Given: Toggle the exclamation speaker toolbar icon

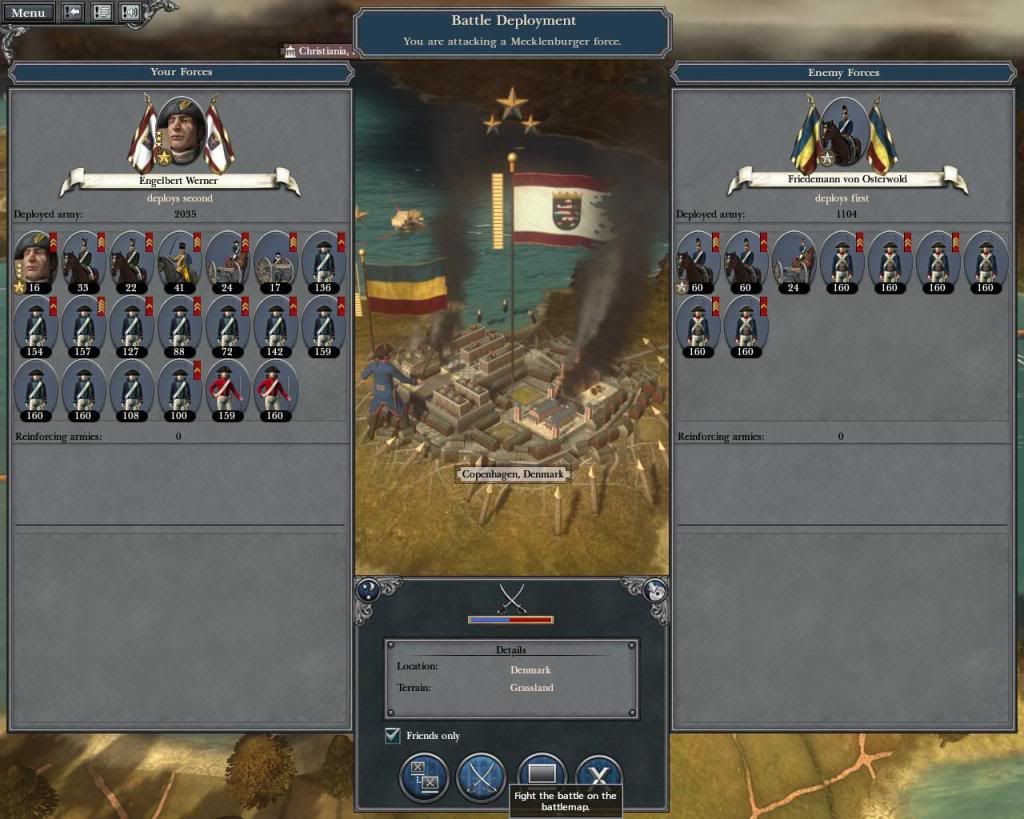Looking at the screenshot, I should (x=130, y=13).
